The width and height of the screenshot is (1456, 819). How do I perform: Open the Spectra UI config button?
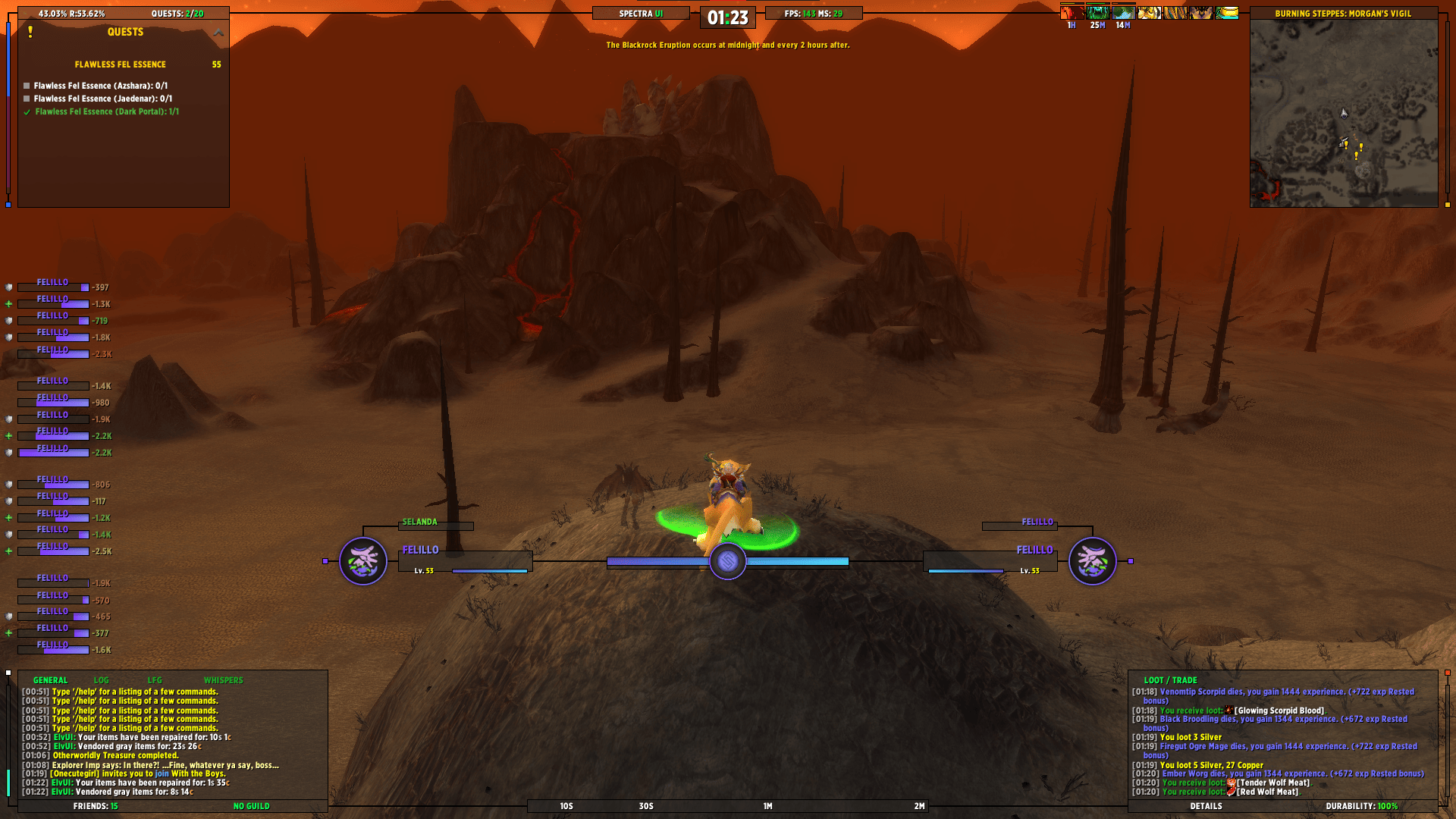coord(641,13)
